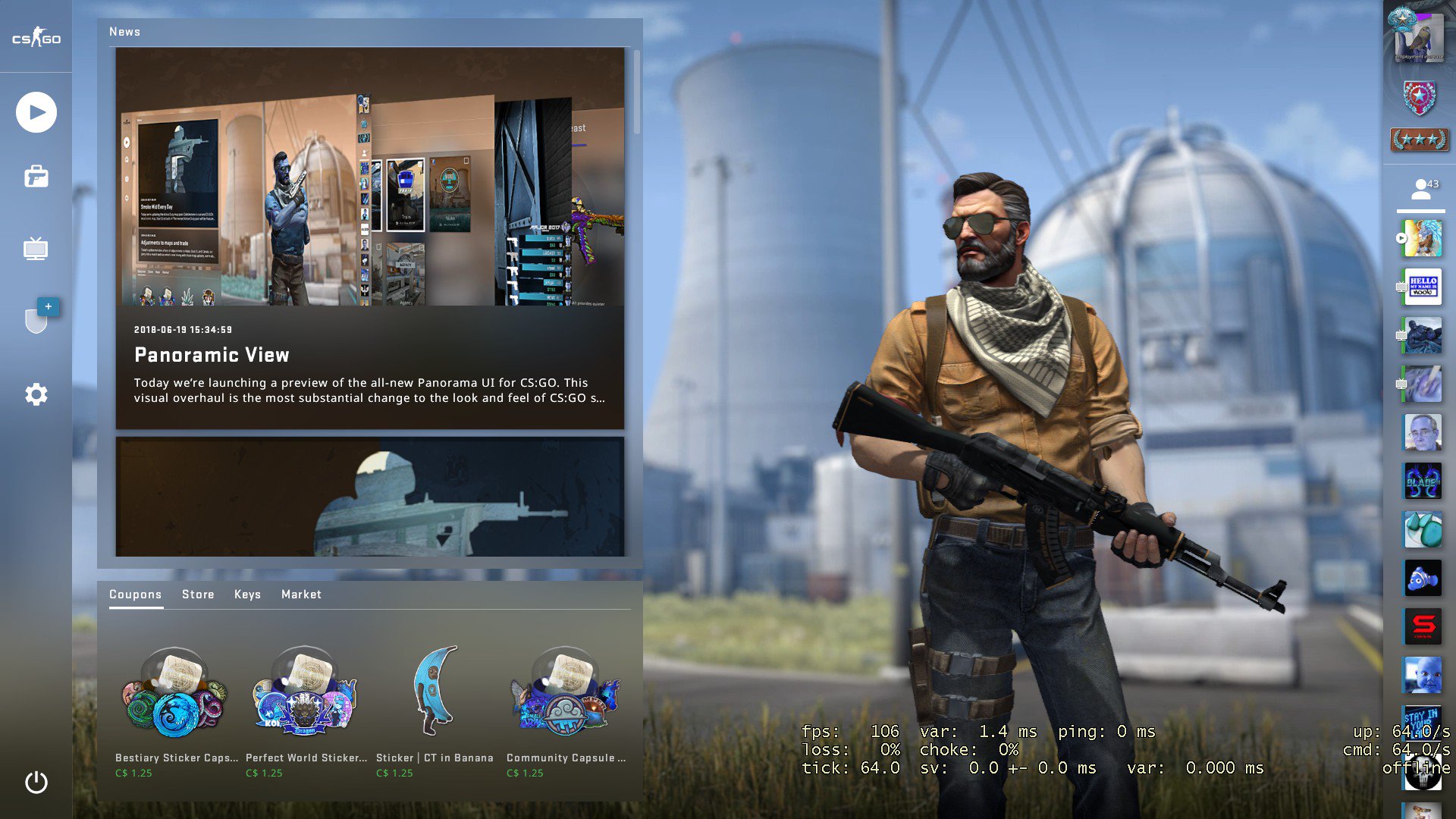Click the clownfish friend avatar
1456x819 pixels.
coord(1423,579)
